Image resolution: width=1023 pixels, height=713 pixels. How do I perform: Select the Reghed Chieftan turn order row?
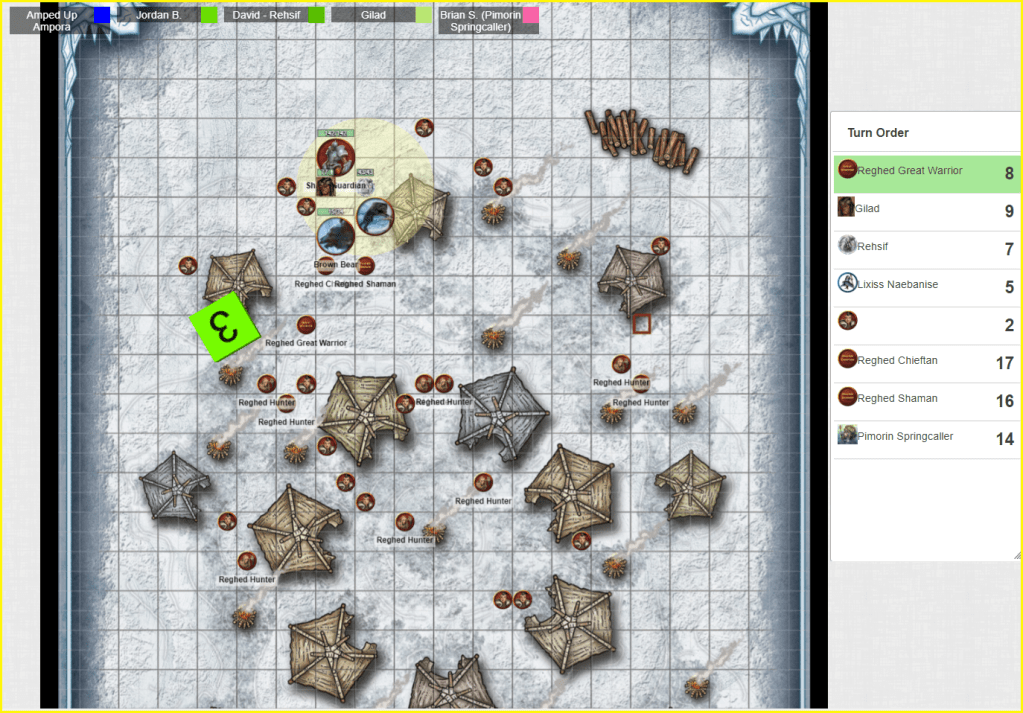(910, 362)
